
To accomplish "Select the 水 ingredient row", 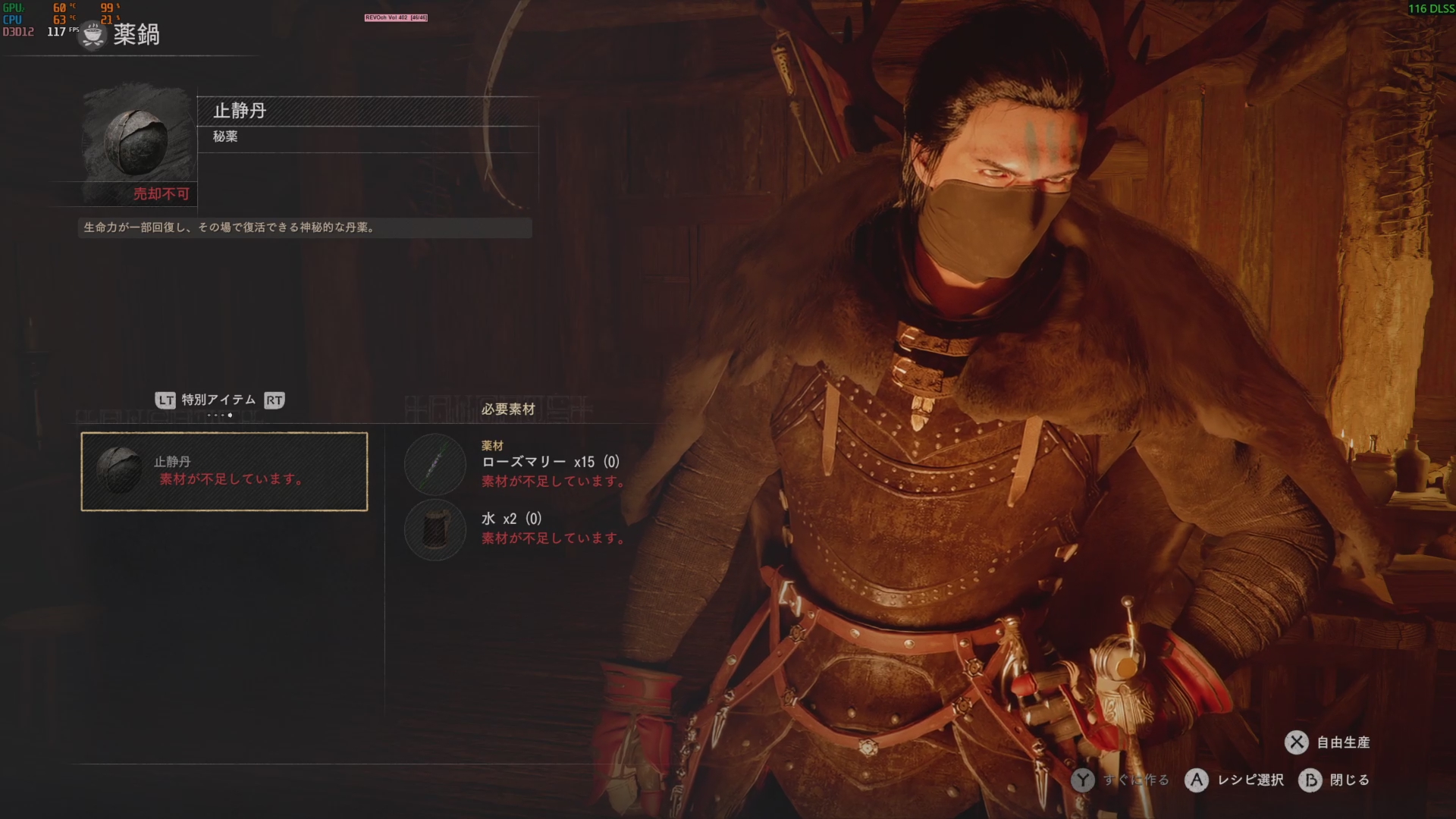I will point(516,529).
